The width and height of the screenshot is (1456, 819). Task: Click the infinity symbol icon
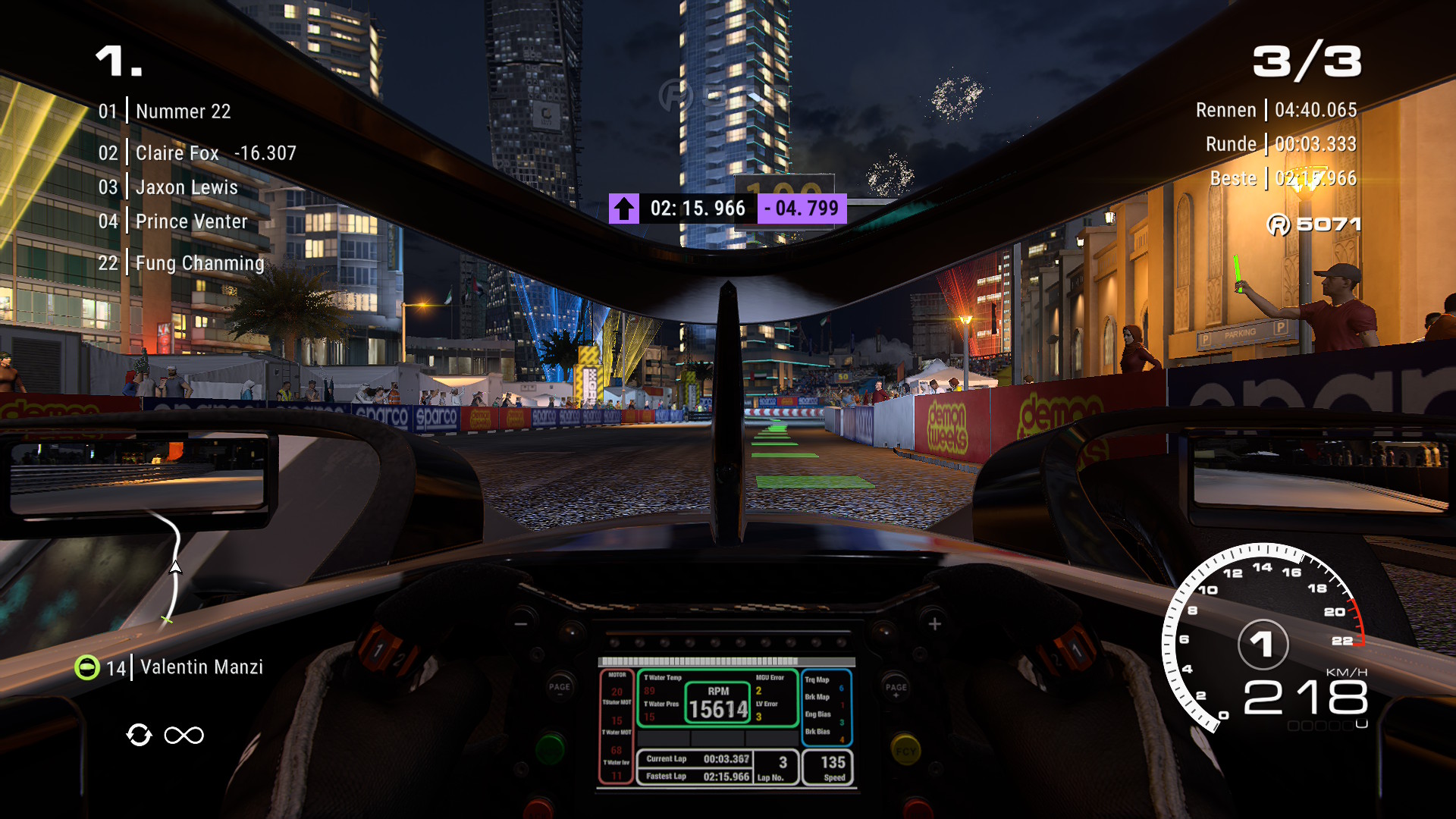184,735
